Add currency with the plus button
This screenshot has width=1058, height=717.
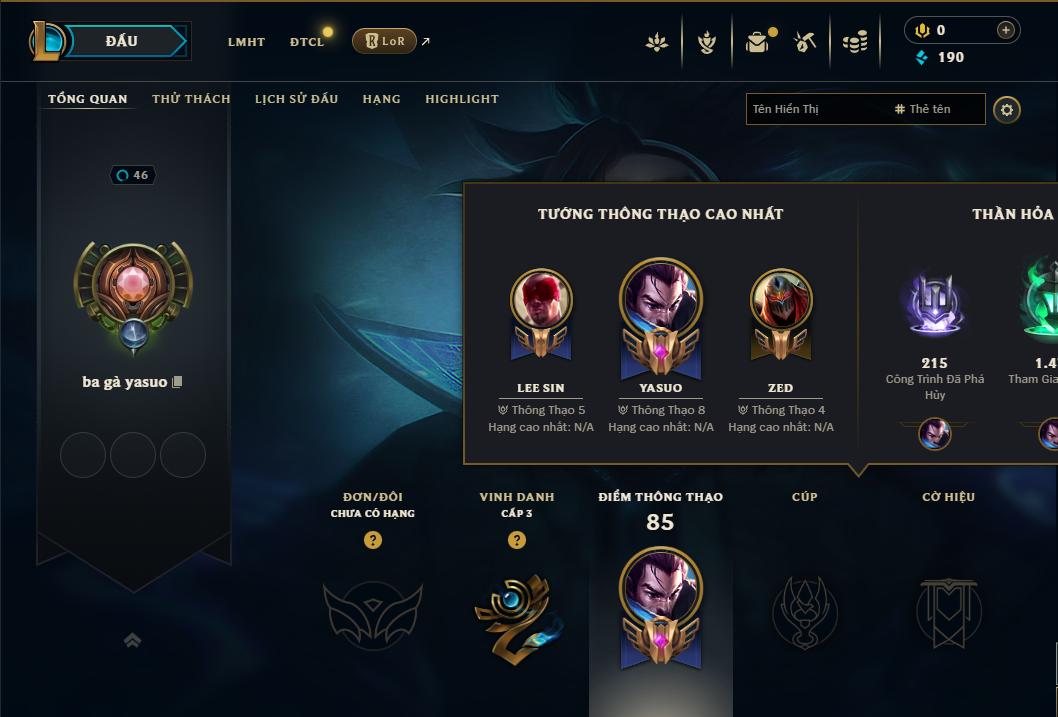coord(1005,31)
